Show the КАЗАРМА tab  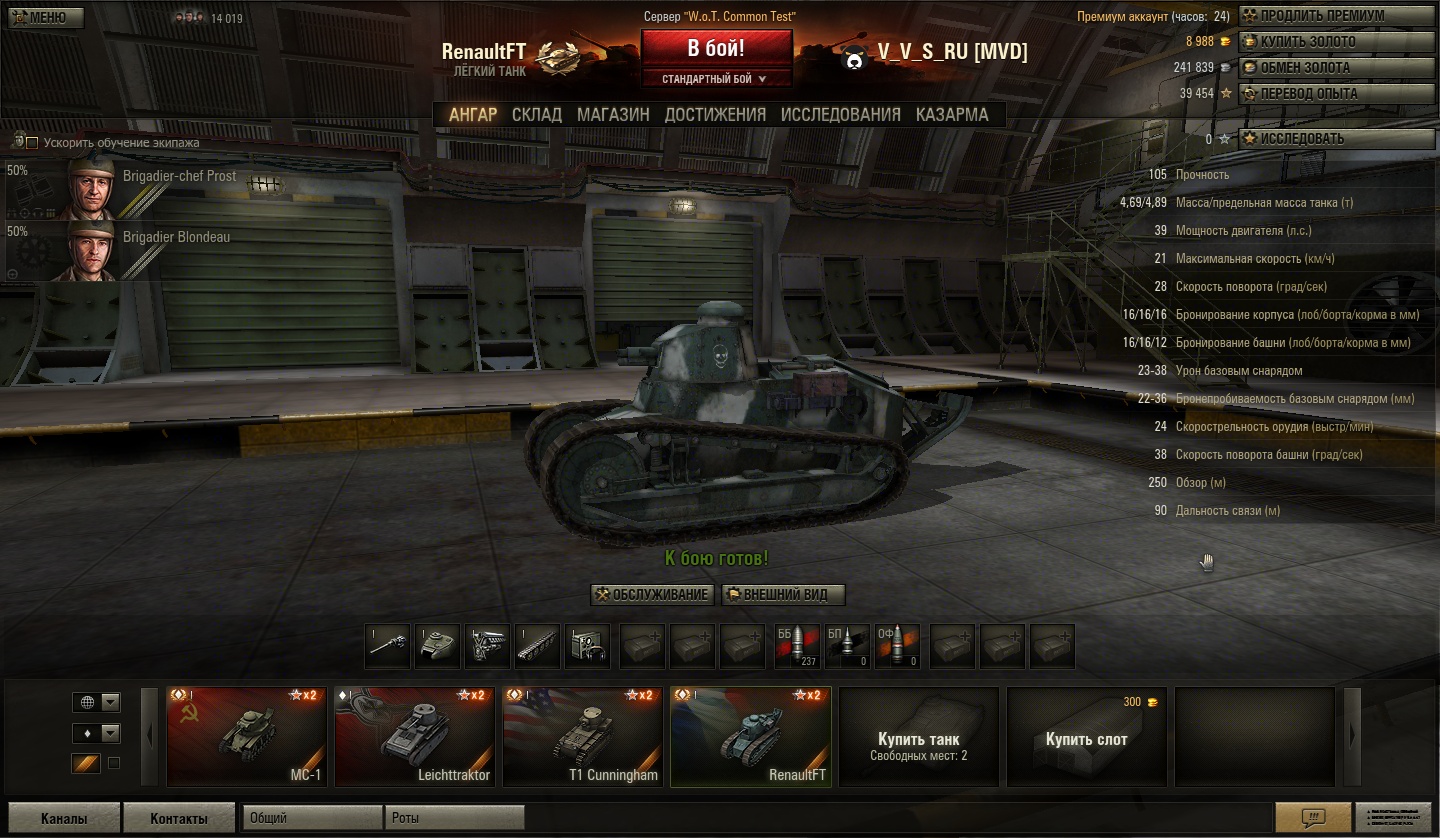point(952,115)
